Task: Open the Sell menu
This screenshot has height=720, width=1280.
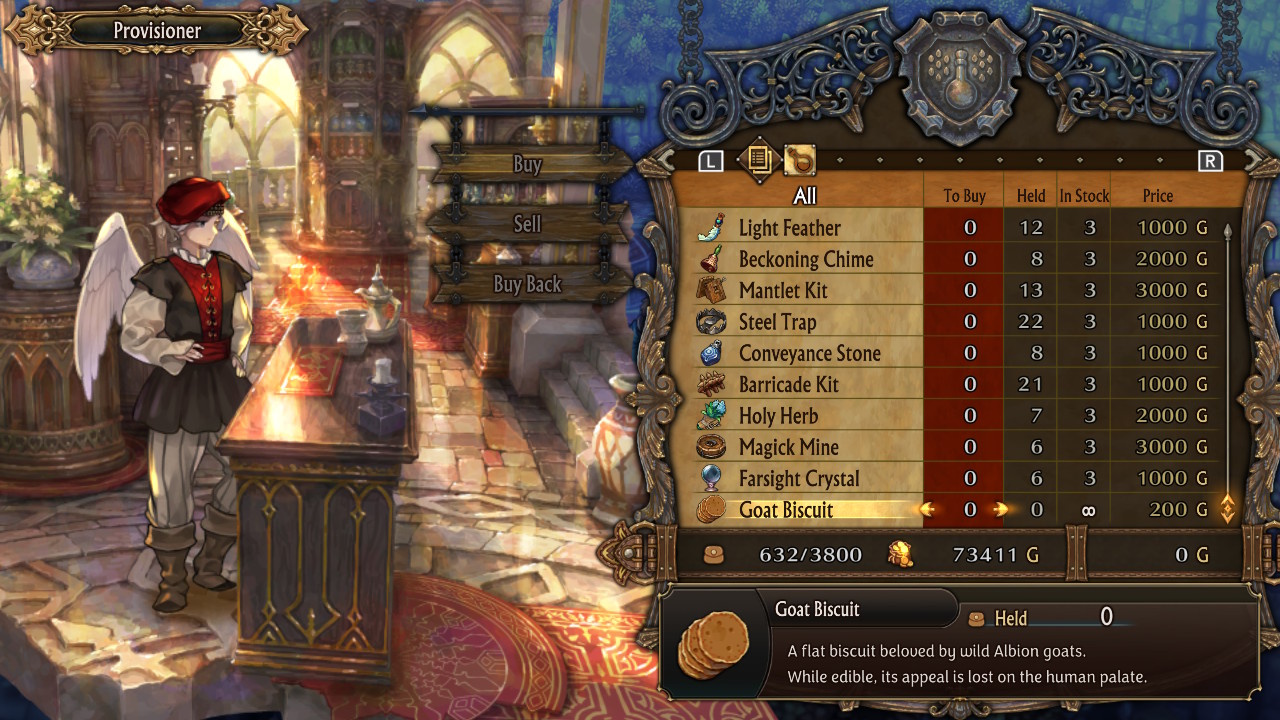Action: [x=527, y=224]
